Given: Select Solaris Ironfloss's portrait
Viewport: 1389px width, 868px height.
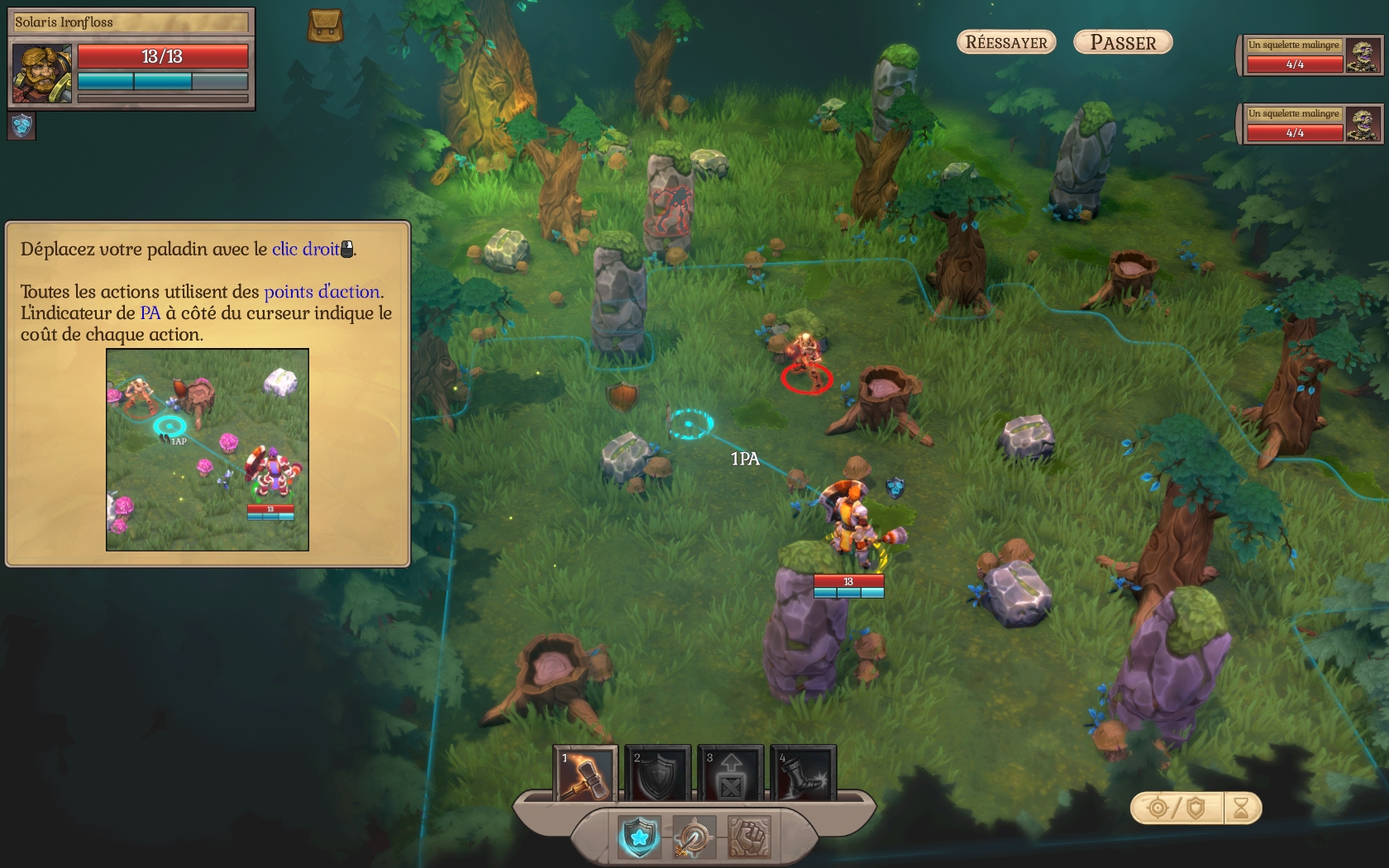Looking at the screenshot, I should [x=42, y=74].
